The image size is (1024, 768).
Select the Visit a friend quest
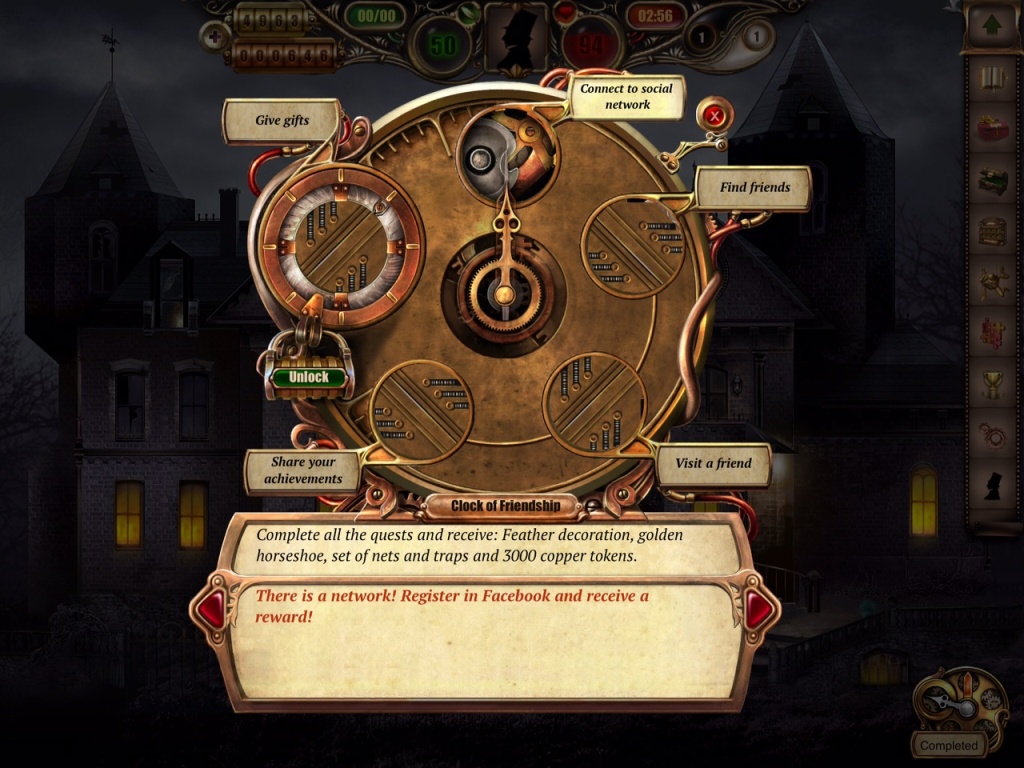(714, 463)
